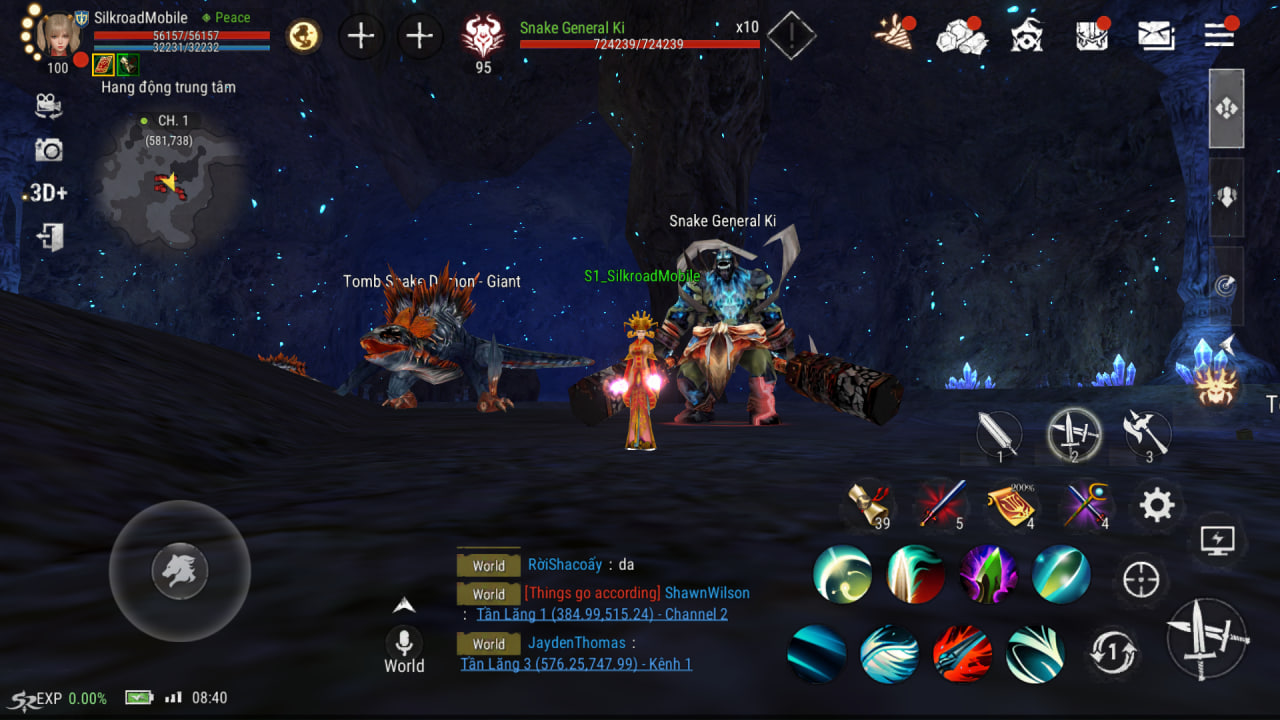Click the exit door icon
This screenshot has width=1280, height=720.
pyautogui.click(x=49, y=237)
